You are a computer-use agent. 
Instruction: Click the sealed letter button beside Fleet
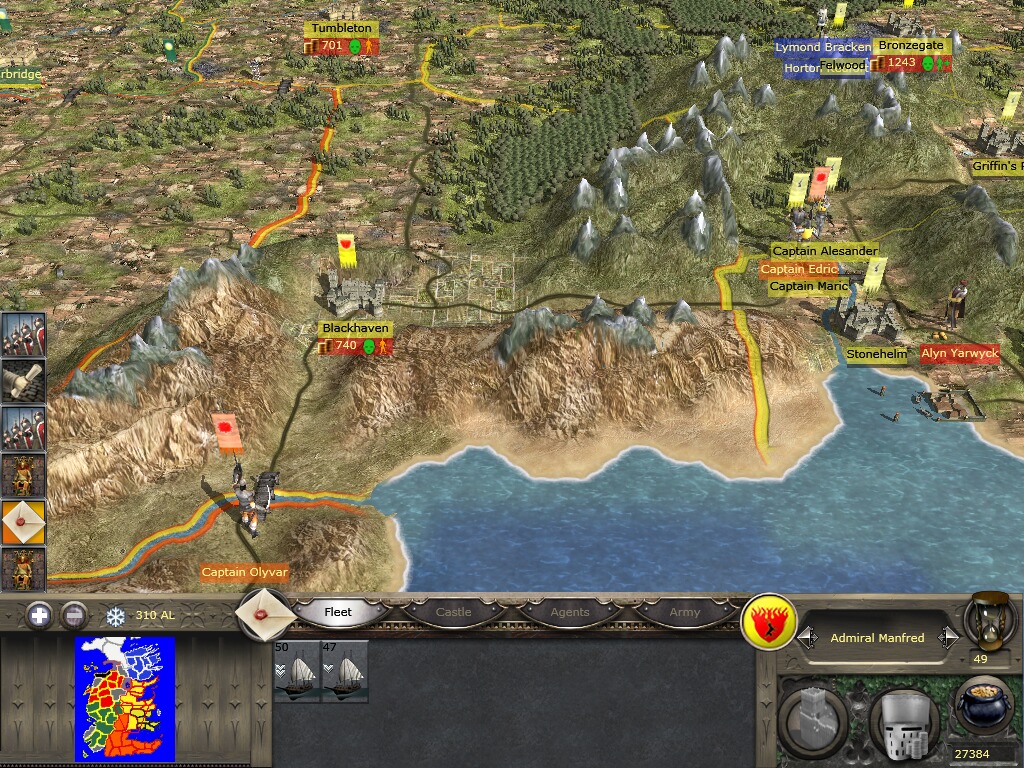[266, 612]
